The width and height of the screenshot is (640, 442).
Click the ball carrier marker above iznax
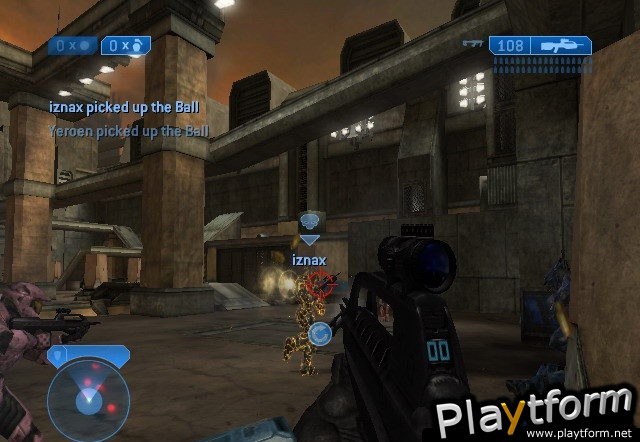310,224
